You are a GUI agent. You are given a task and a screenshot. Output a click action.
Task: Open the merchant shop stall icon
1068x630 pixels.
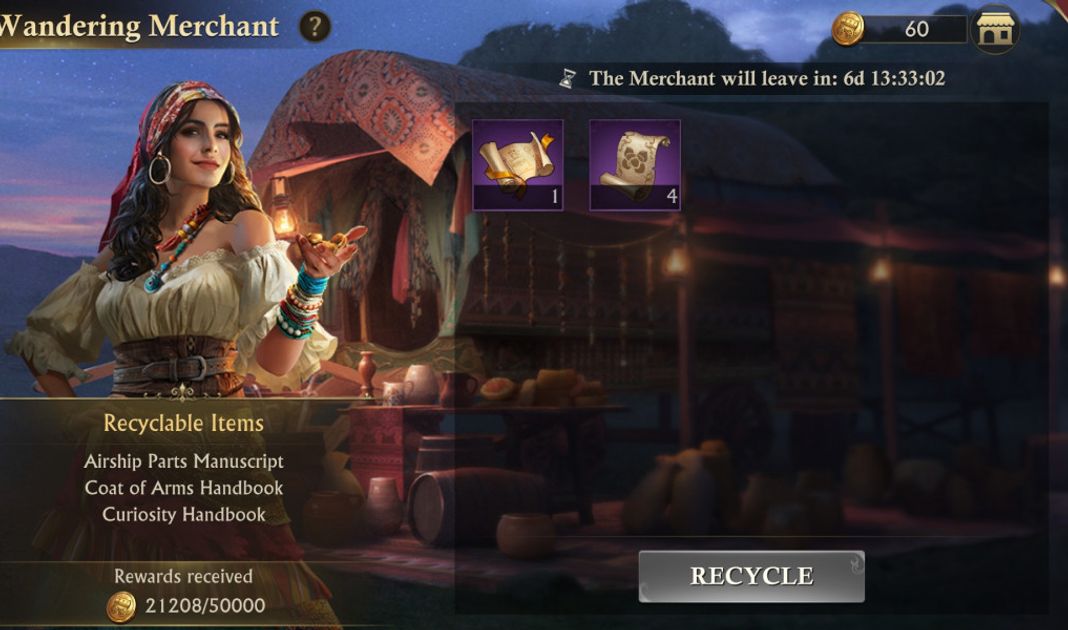tap(995, 29)
